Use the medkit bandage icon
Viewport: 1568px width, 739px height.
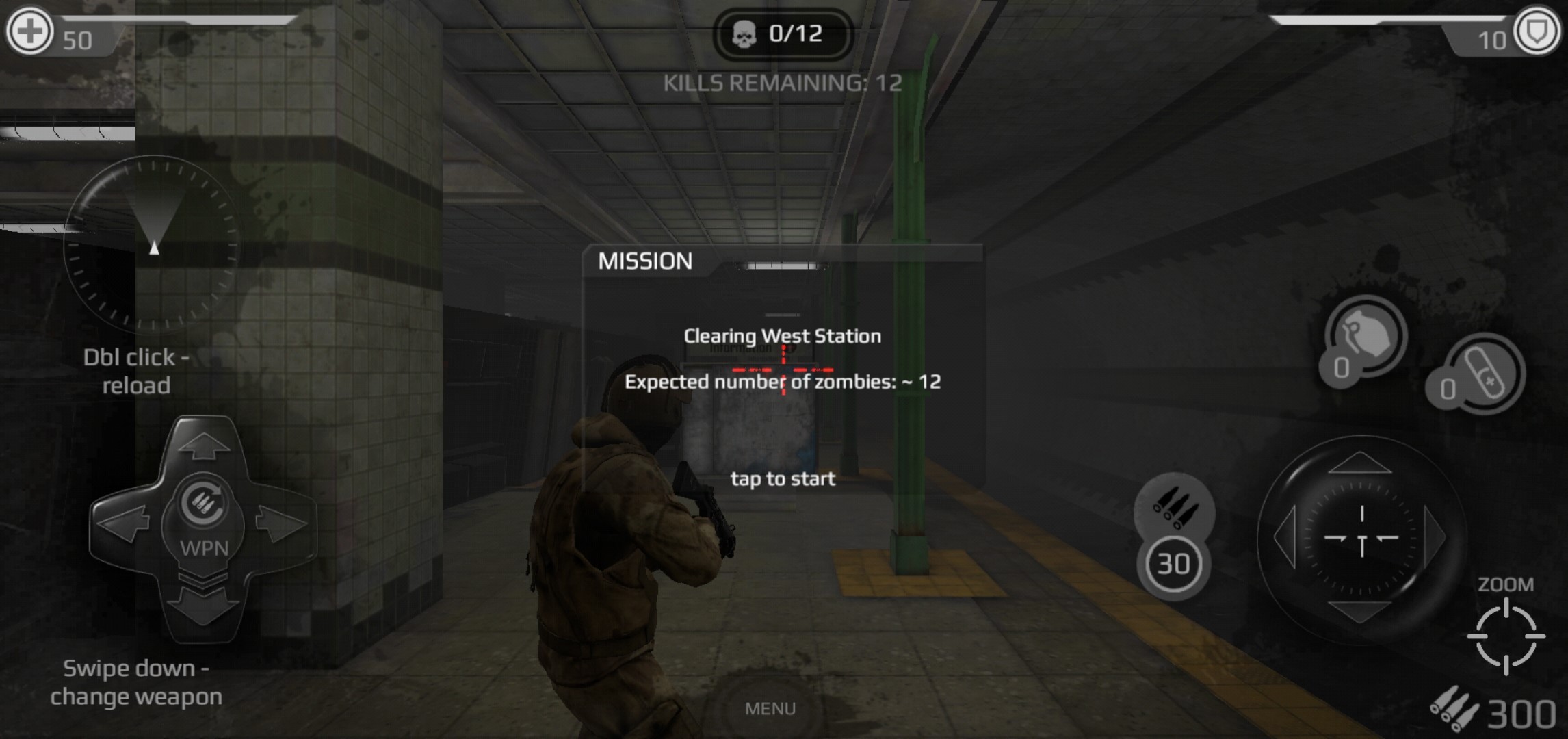click(1484, 374)
